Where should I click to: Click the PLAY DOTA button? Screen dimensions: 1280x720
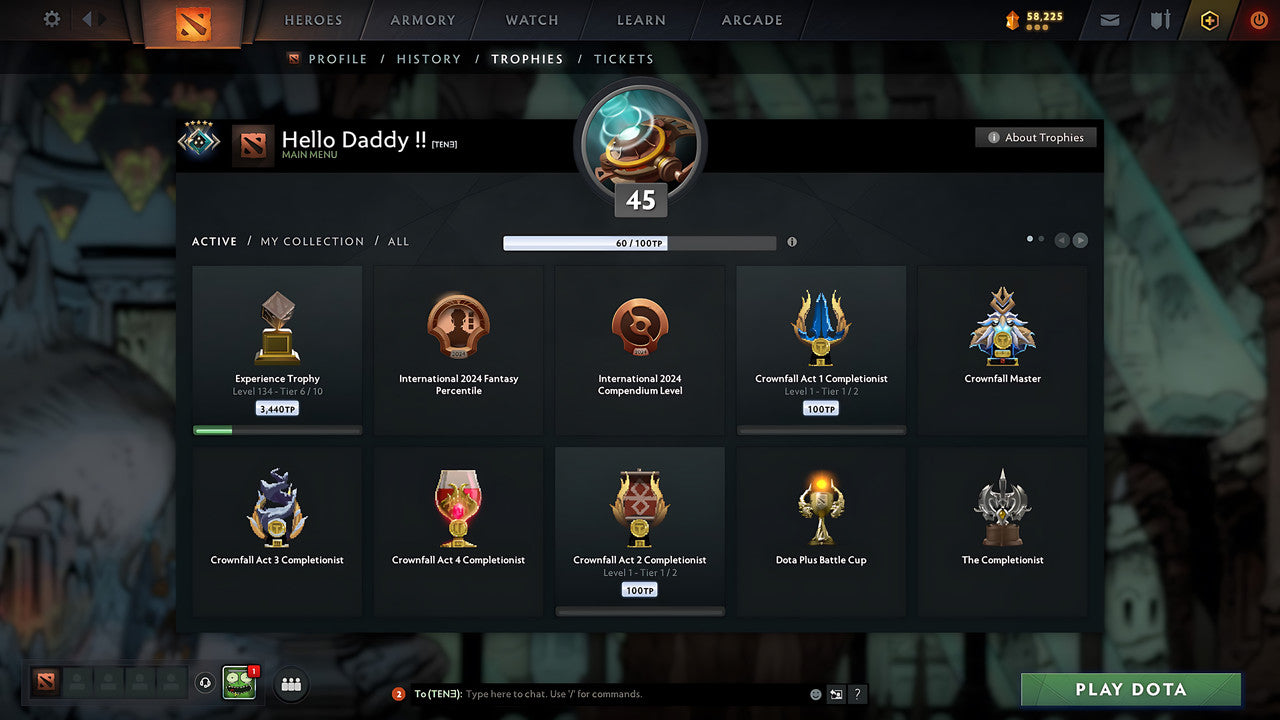click(x=1130, y=689)
